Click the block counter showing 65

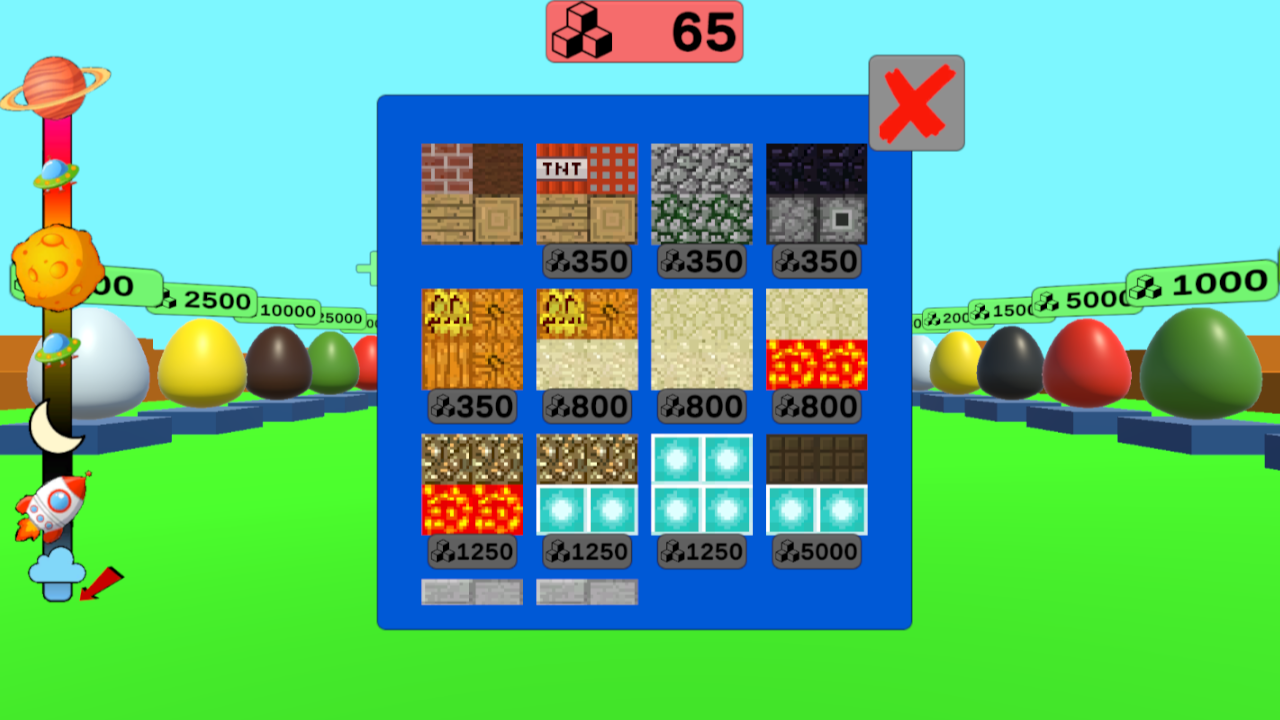pyautogui.click(x=645, y=31)
